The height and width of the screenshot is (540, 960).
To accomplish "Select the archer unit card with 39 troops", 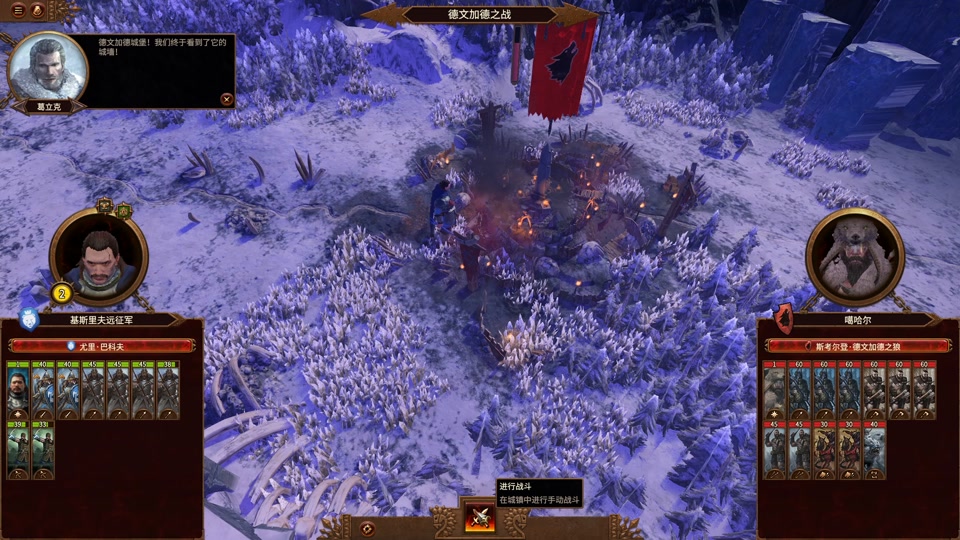I will click(19, 449).
